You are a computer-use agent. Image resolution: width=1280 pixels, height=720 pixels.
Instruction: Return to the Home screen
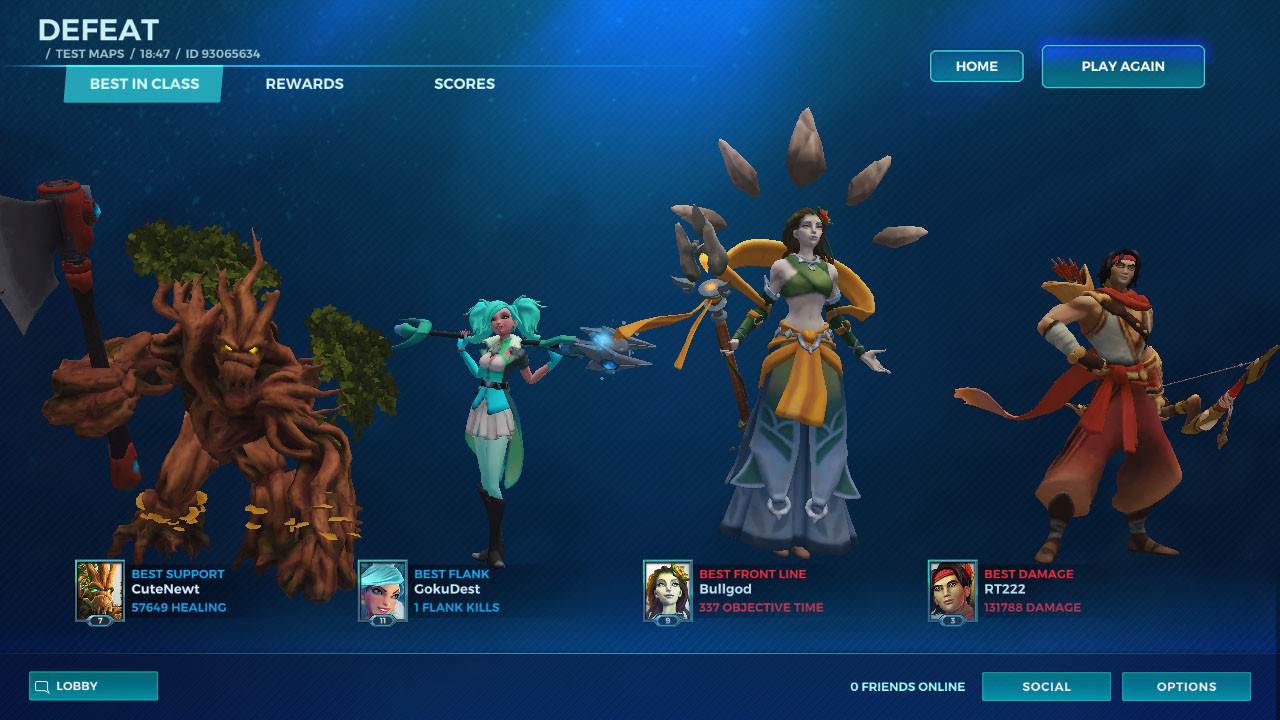tap(976, 66)
